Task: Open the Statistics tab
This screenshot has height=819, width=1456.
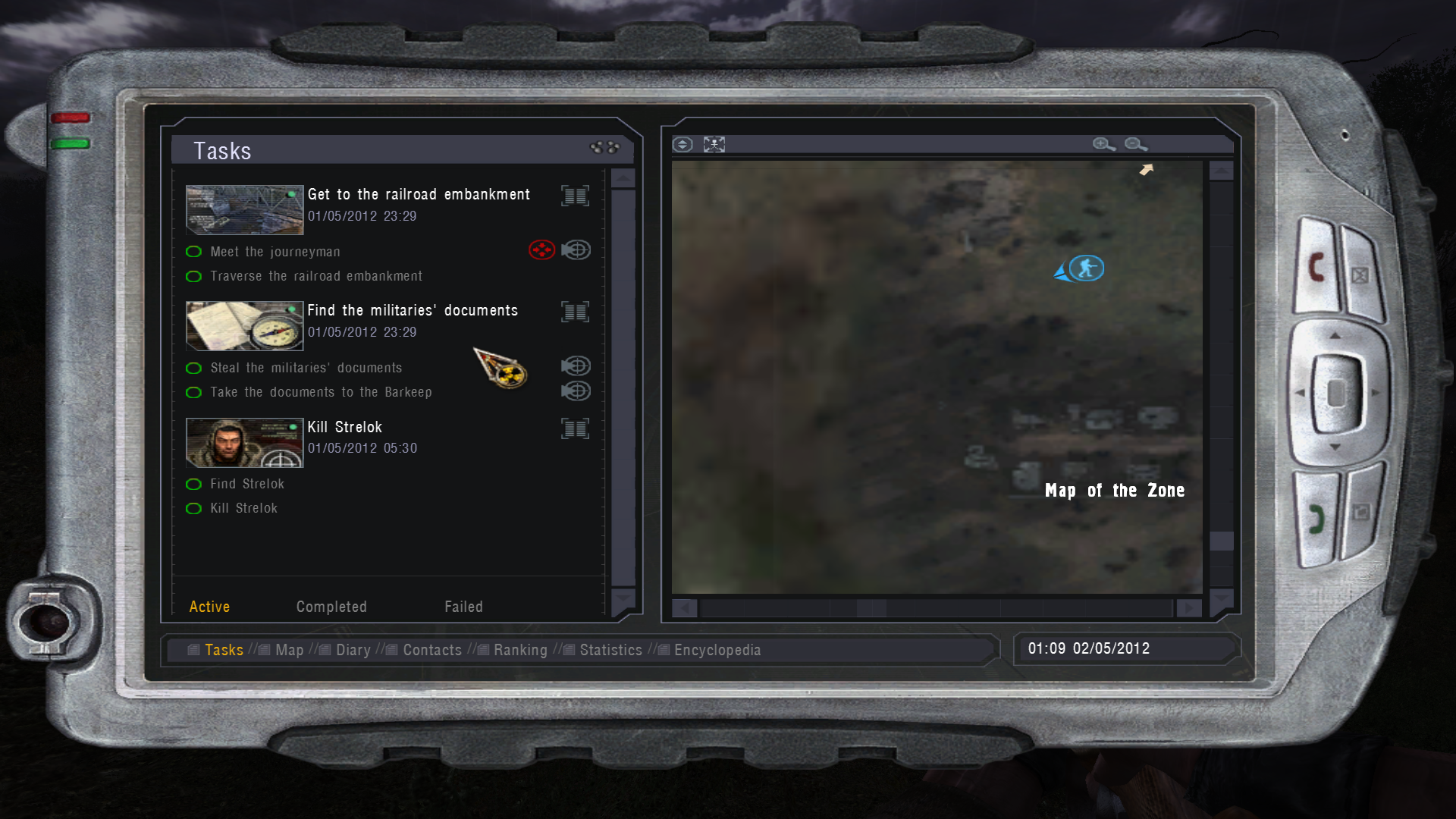Action: (610, 650)
